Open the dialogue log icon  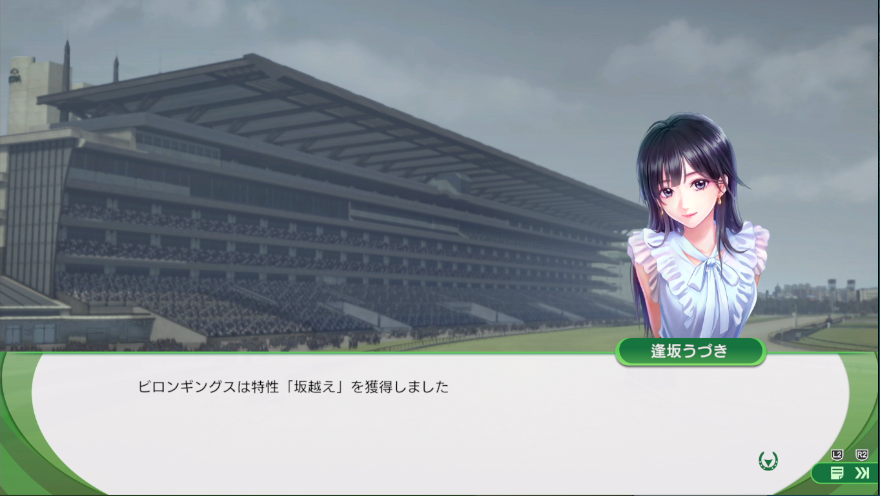[836, 473]
